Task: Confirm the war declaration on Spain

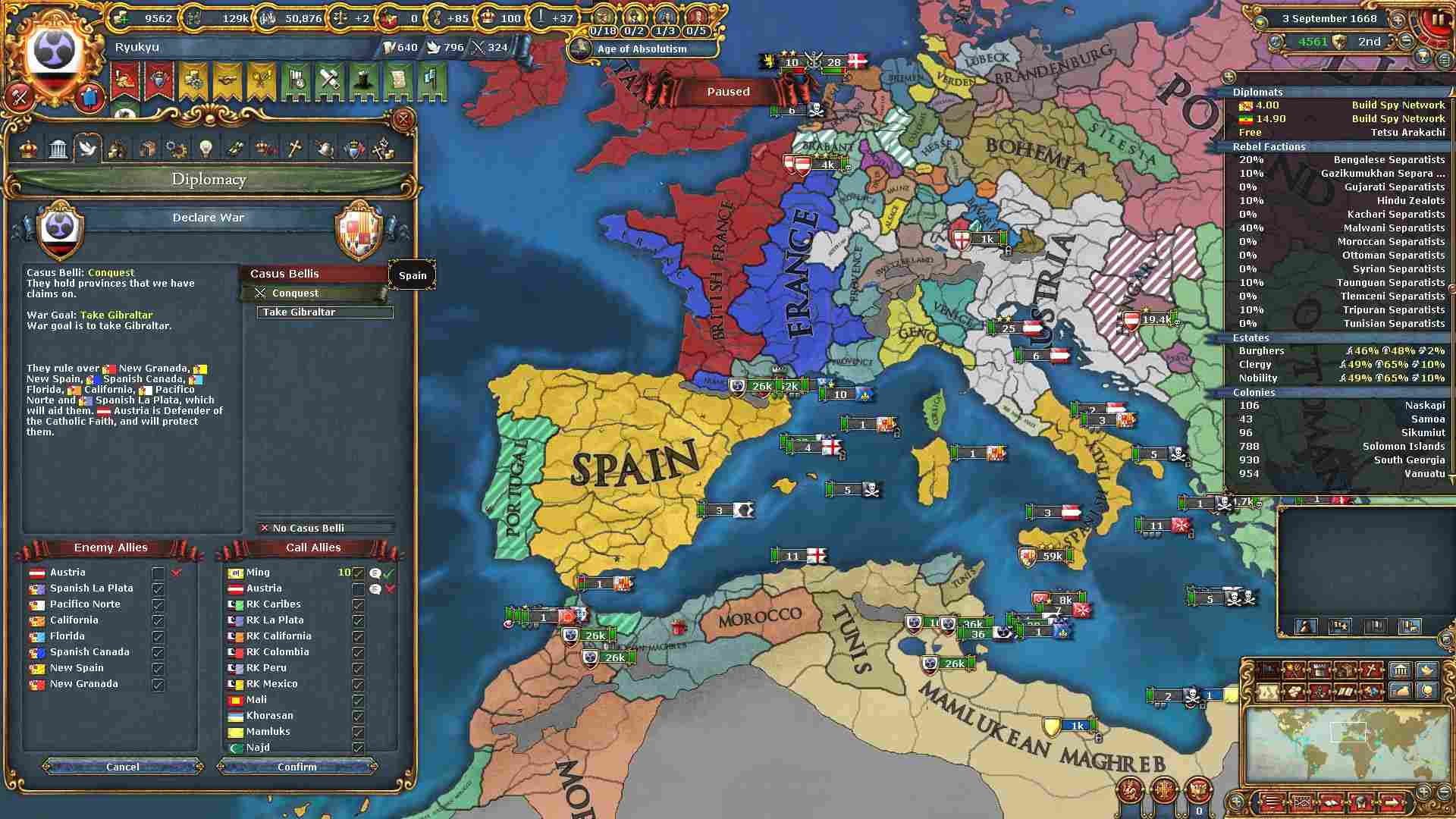Action: click(x=297, y=767)
